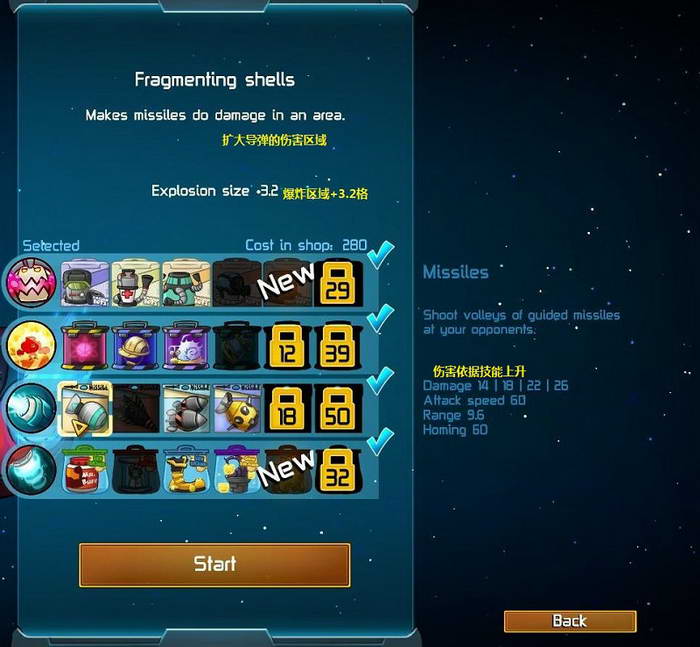700x647 pixels.
Task: Choose the teal robot upgrade
Action: click(185, 283)
